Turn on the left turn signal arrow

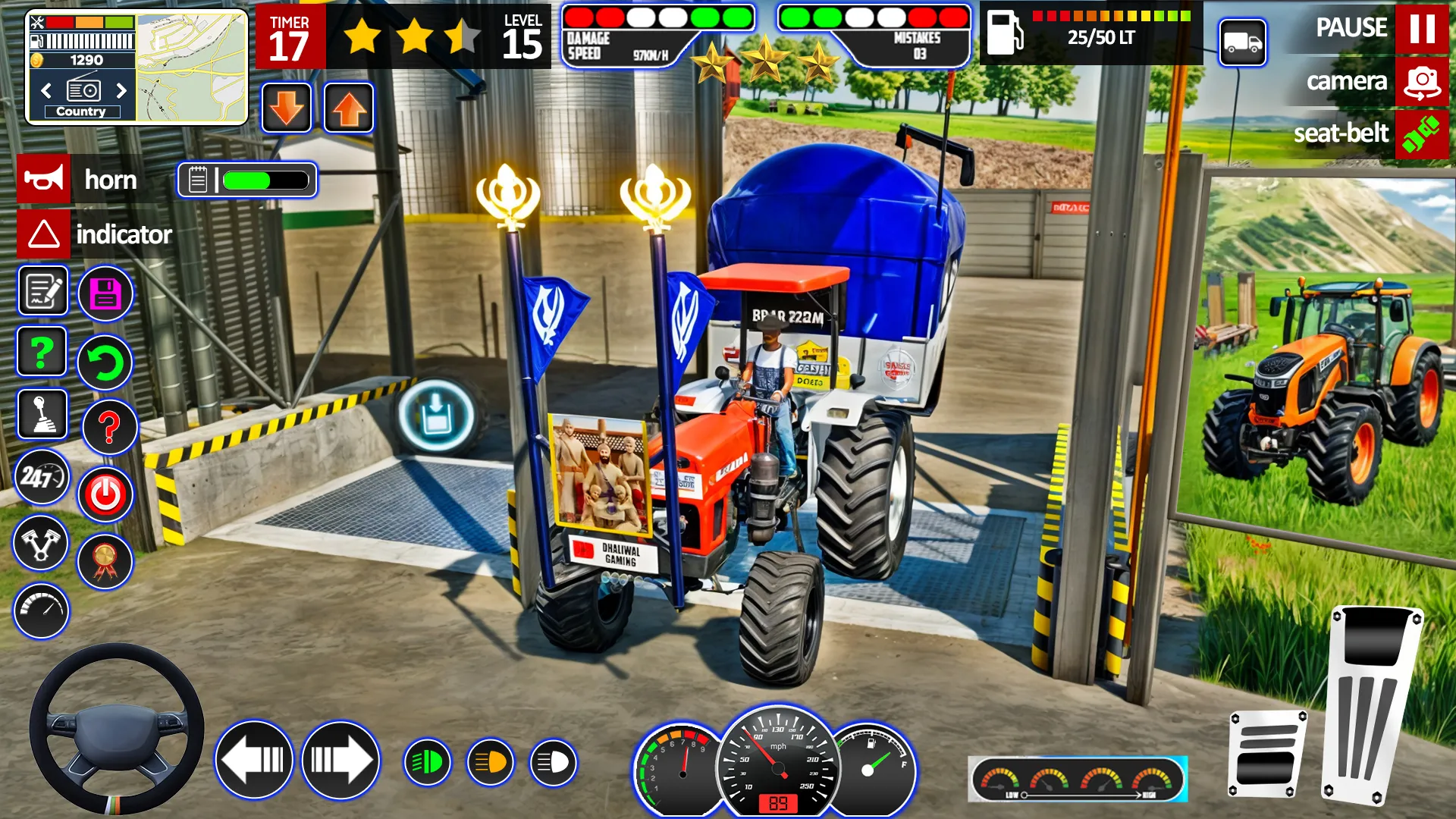[x=254, y=760]
